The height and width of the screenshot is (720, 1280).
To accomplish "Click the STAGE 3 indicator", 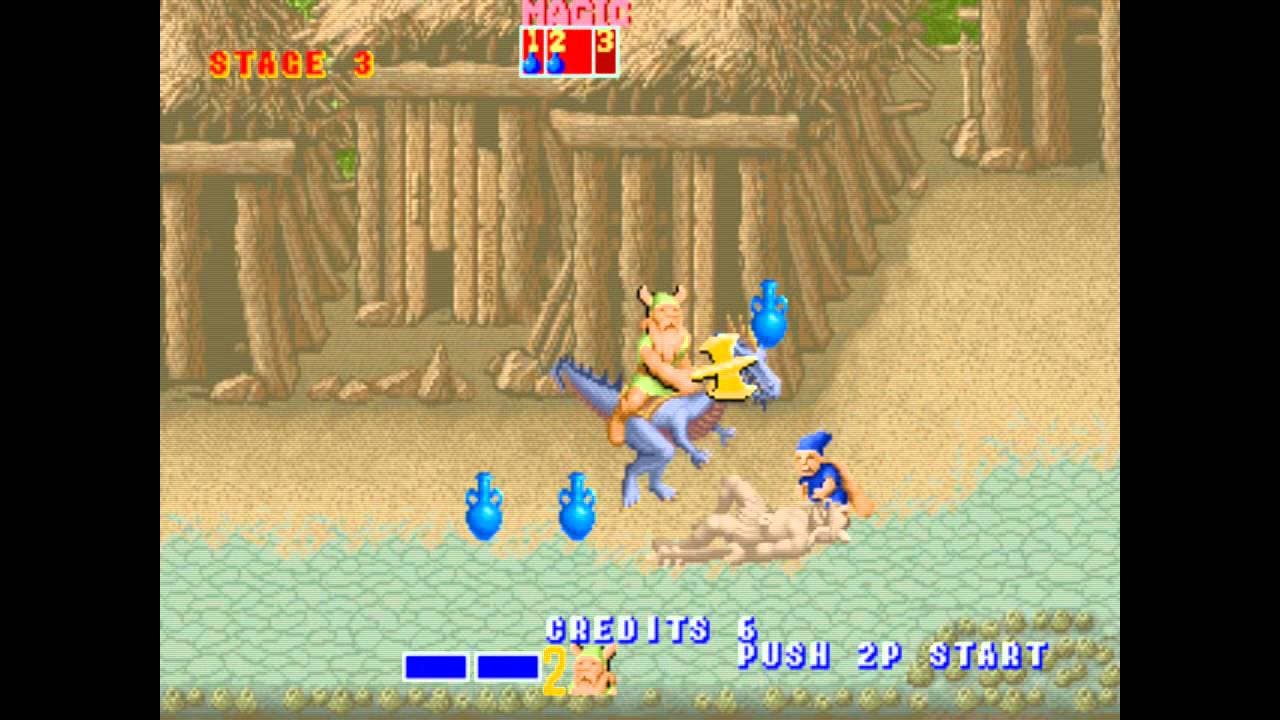I will pos(290,65).
